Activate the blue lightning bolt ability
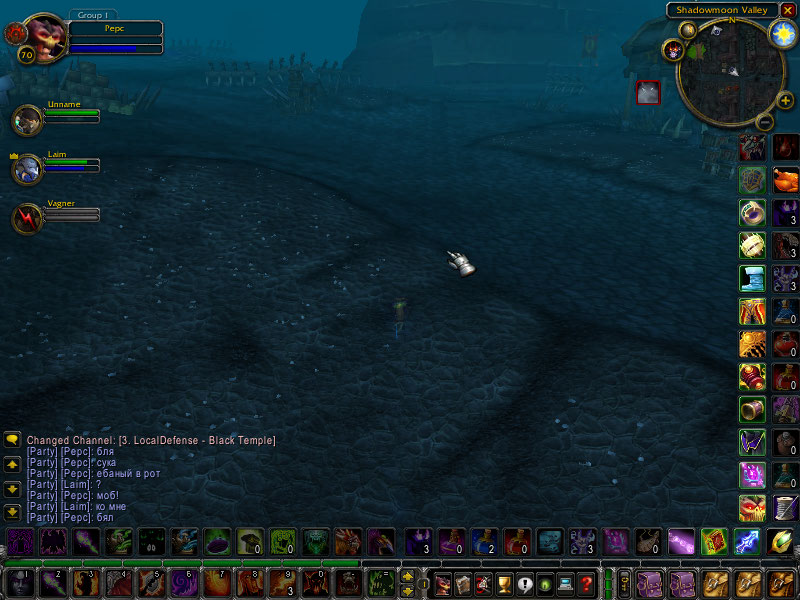This screenshot has width=800, height=600. point(746,542)
